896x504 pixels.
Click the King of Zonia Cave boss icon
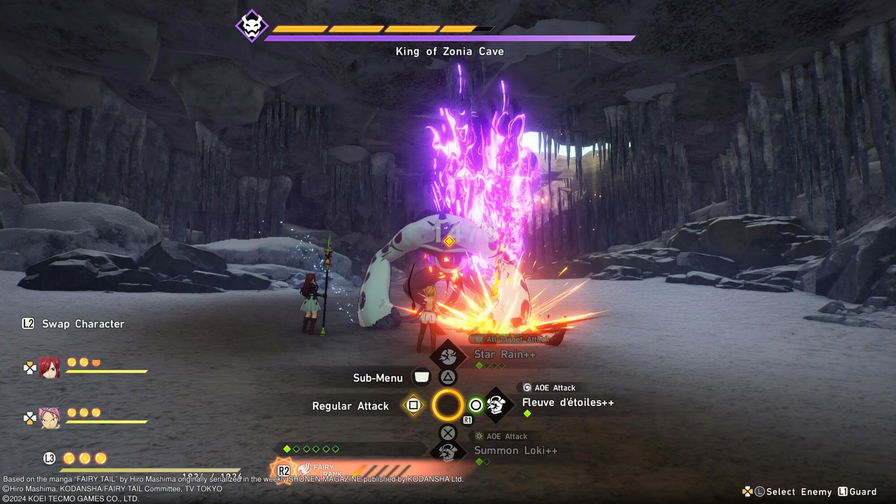251,26
